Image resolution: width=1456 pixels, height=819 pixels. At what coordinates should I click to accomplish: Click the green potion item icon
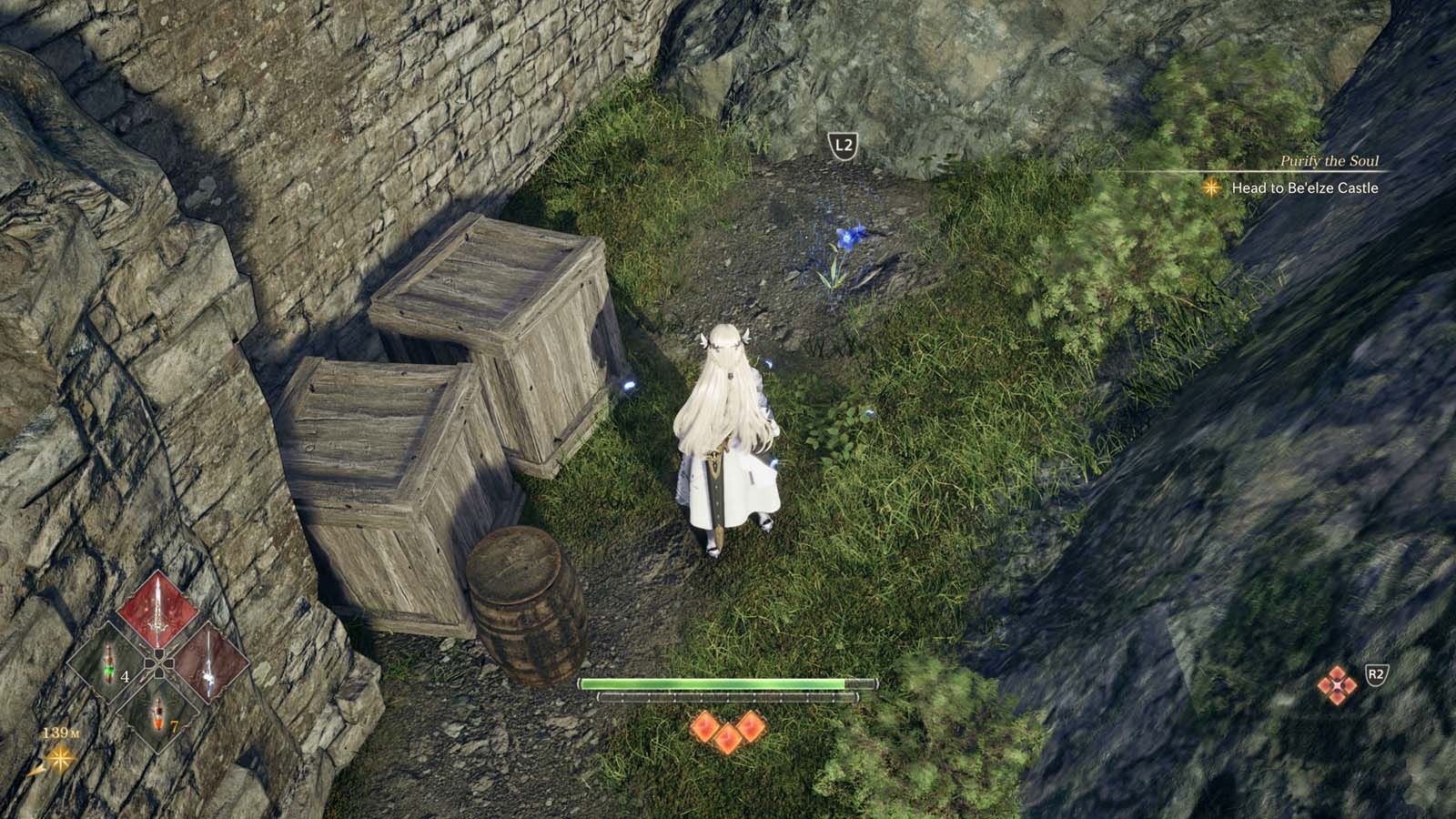(108, 663)
